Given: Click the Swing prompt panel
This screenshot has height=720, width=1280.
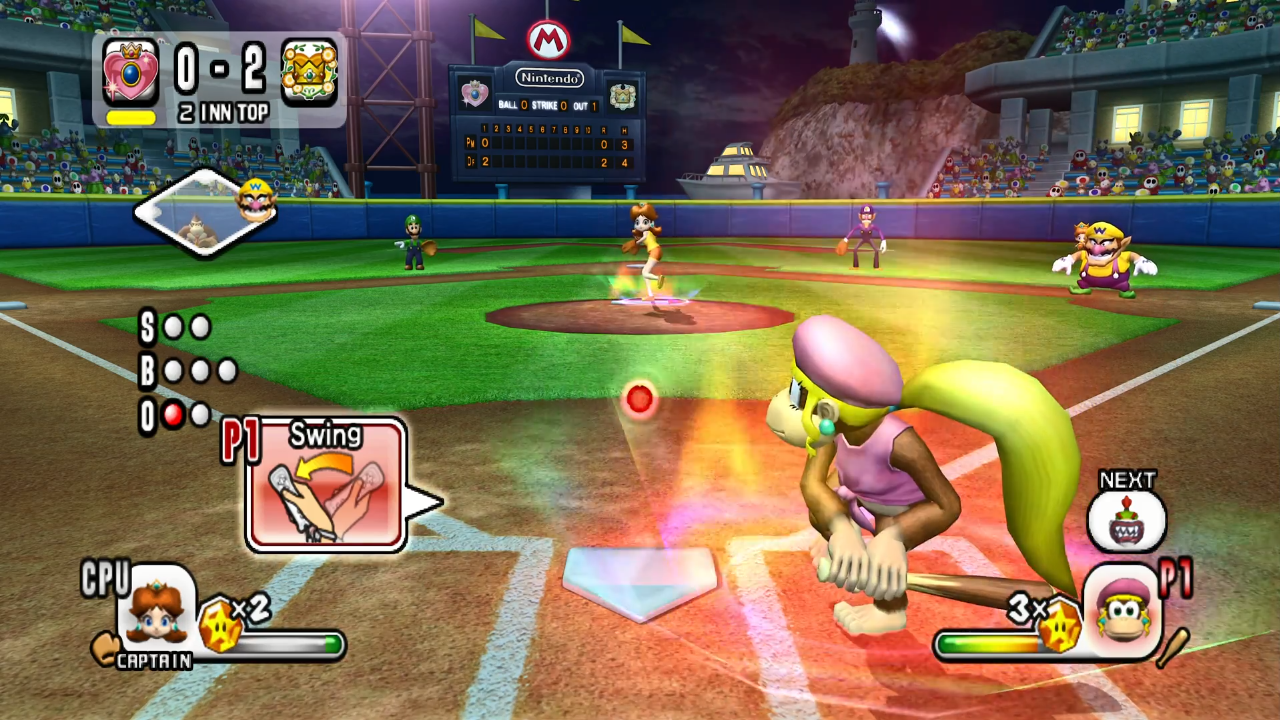Looking at the screenshot, I should point(326,485).
